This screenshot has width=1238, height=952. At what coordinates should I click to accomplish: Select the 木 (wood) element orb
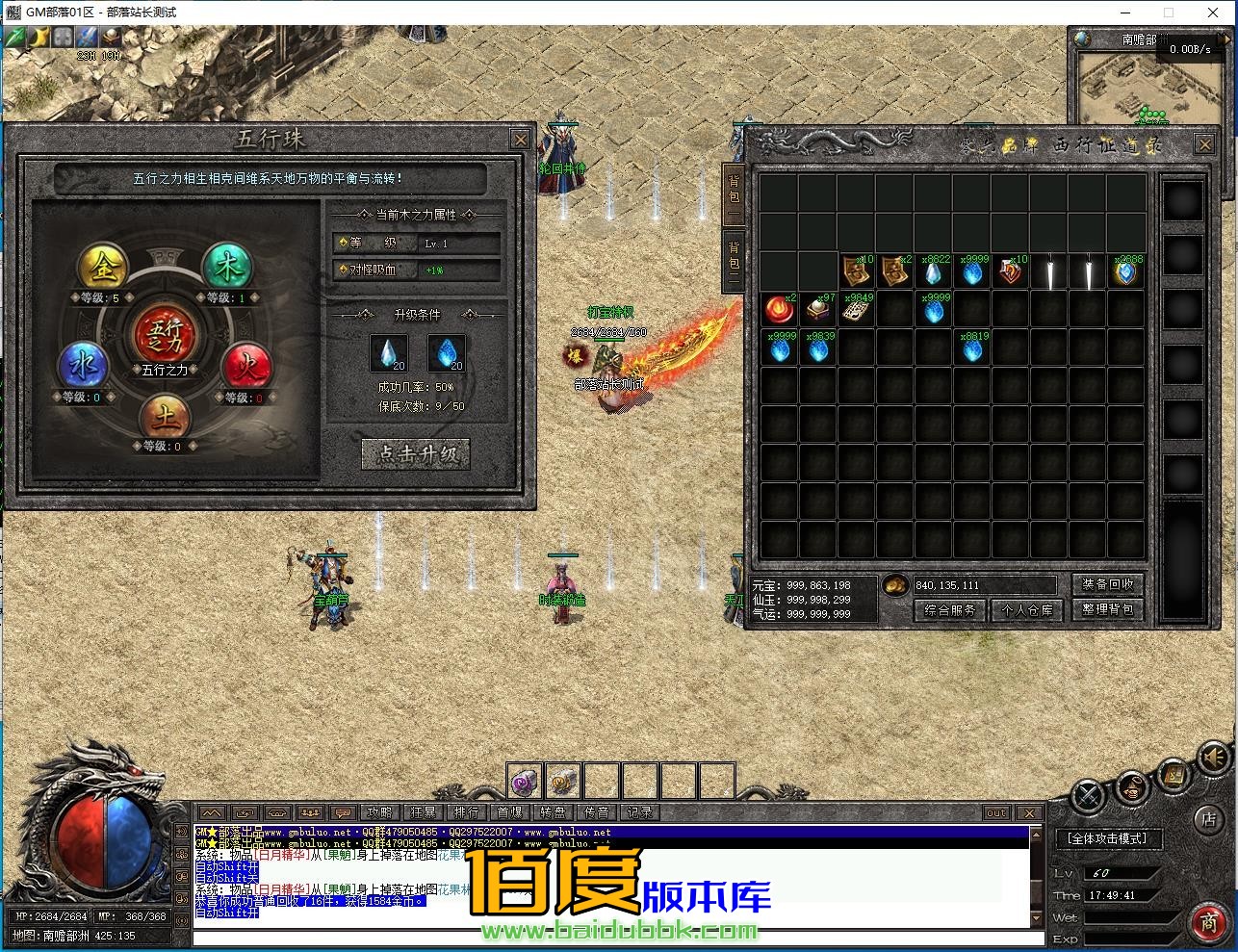click(x=227, y=267)
